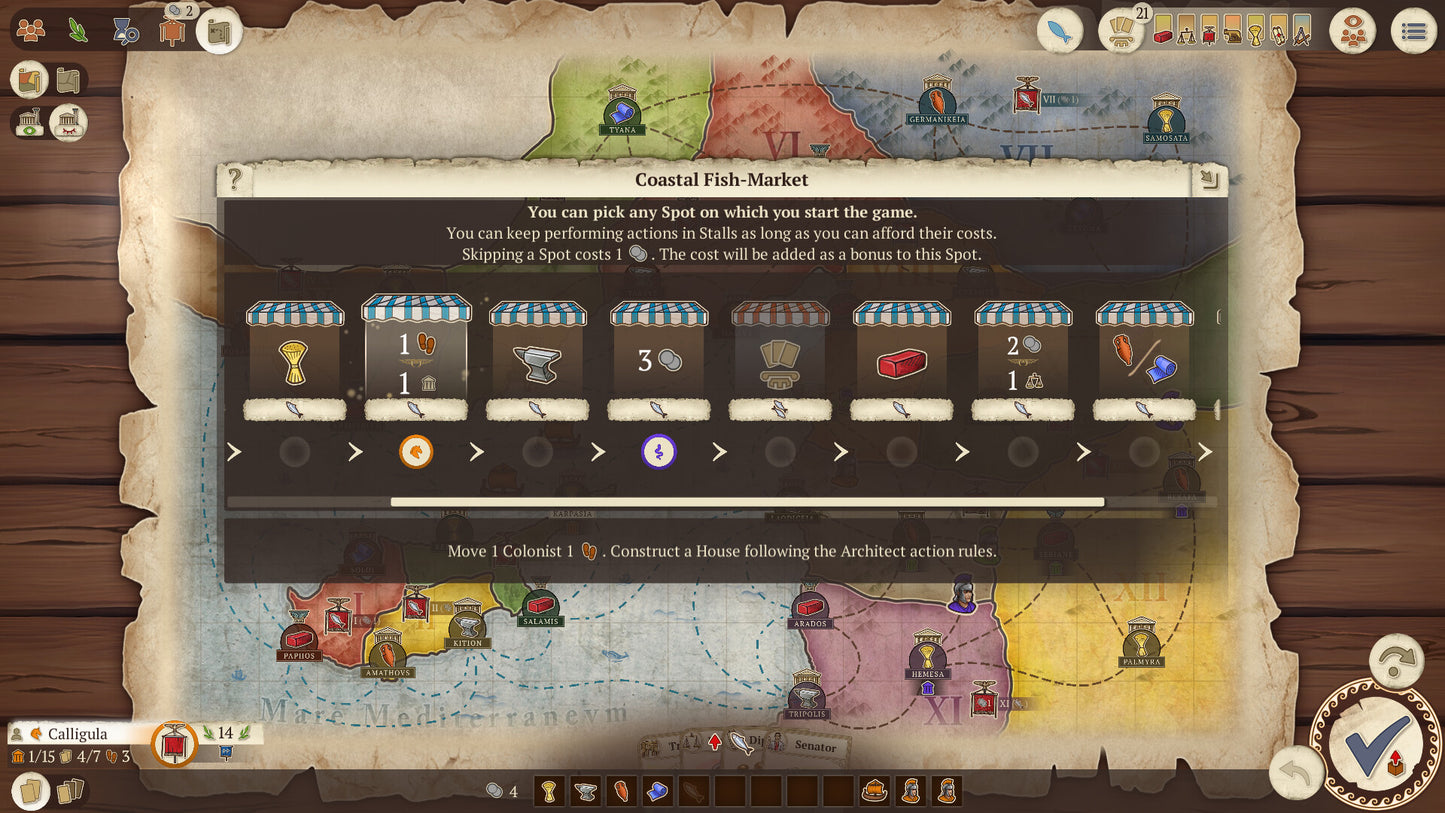Open the help question mark in the Fish-Market panel

[x=235, y=180]
